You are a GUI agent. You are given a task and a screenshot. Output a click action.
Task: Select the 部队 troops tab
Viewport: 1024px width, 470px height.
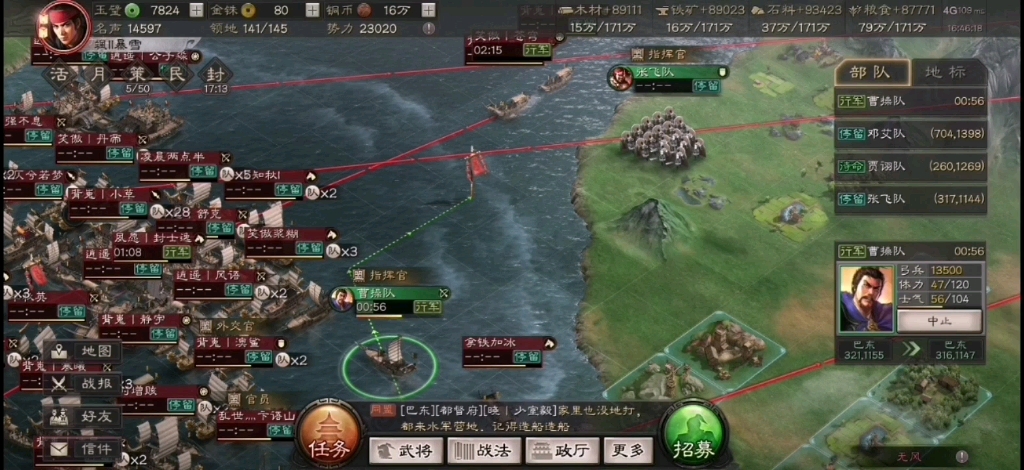tap(874, 72)
